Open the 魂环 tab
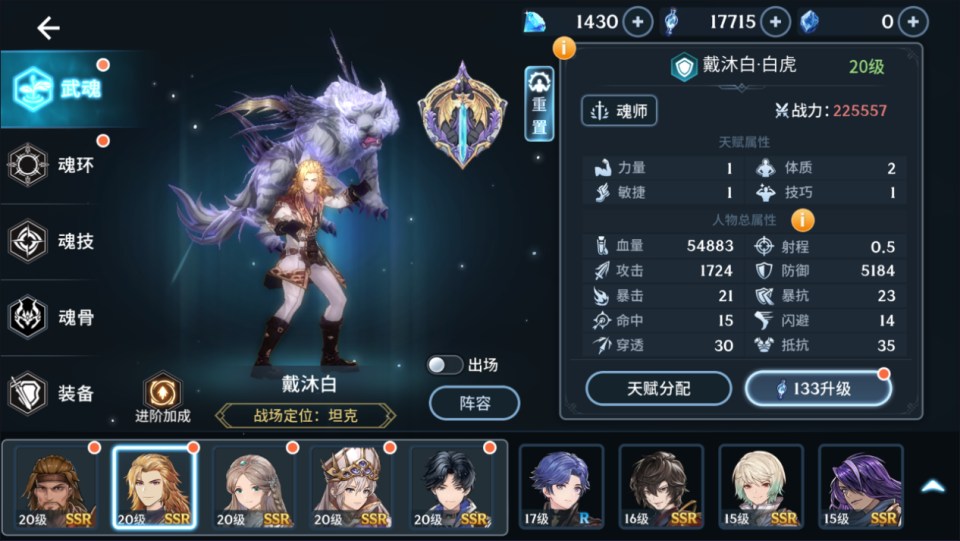 click(x=58, y=165)
